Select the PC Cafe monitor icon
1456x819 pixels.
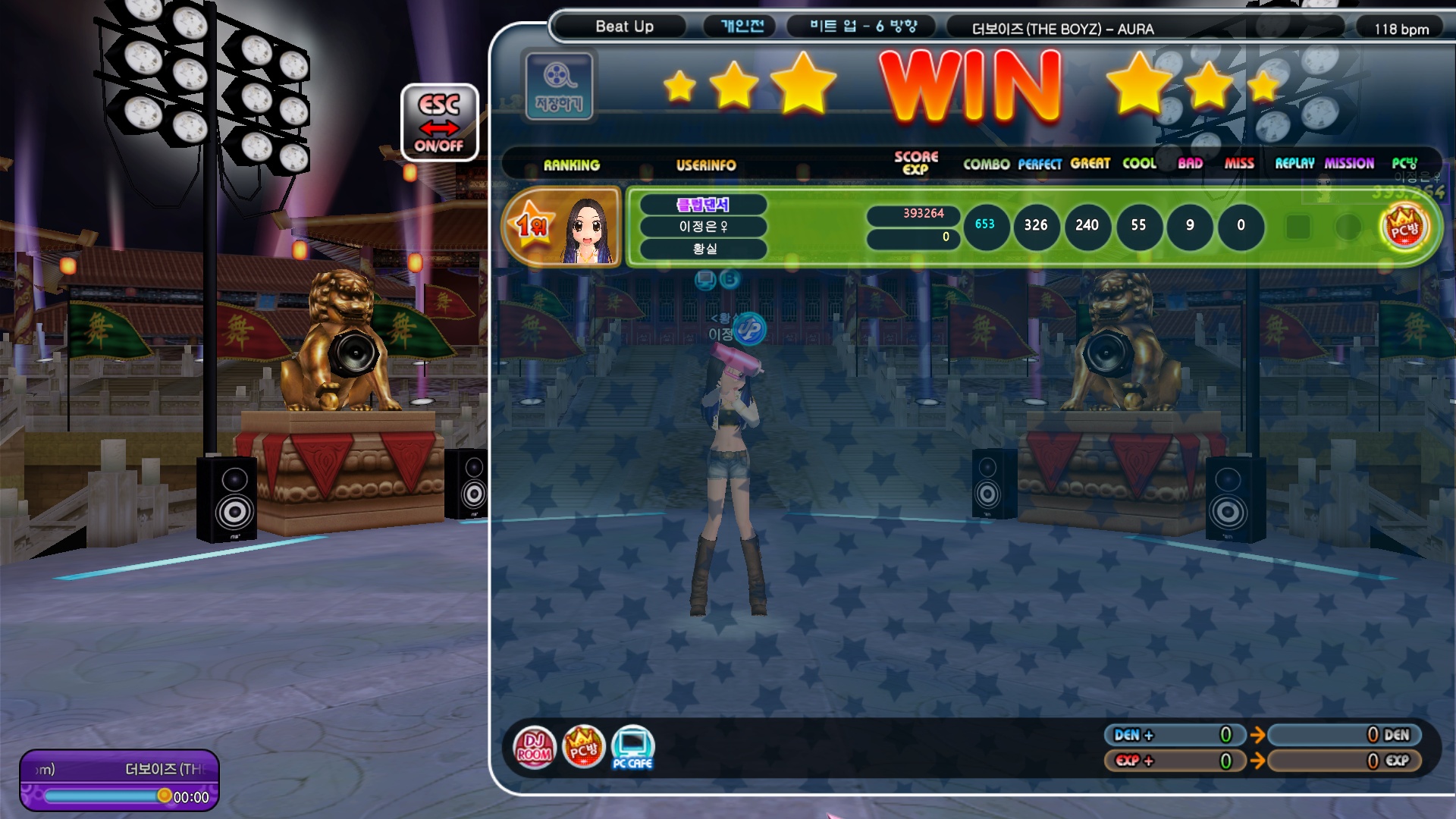click(x=632, y=747)
